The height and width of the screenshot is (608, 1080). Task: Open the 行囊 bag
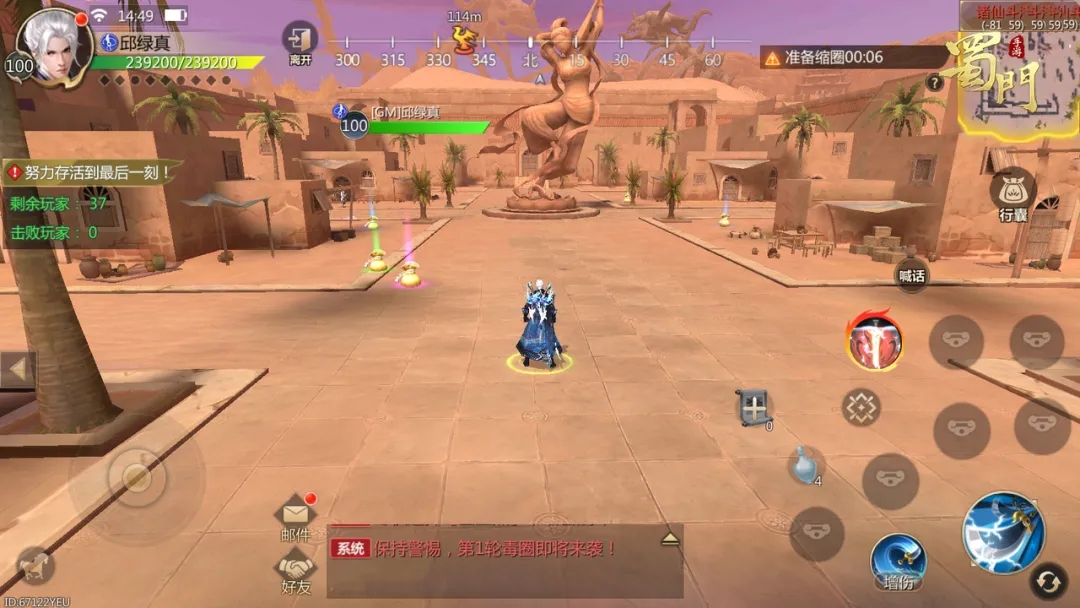point(1012,193)
